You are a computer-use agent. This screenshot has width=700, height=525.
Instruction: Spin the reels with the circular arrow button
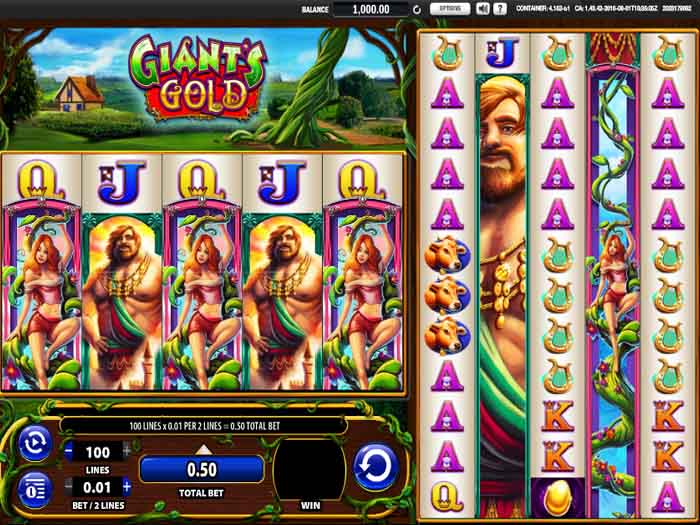coord(375,467)
